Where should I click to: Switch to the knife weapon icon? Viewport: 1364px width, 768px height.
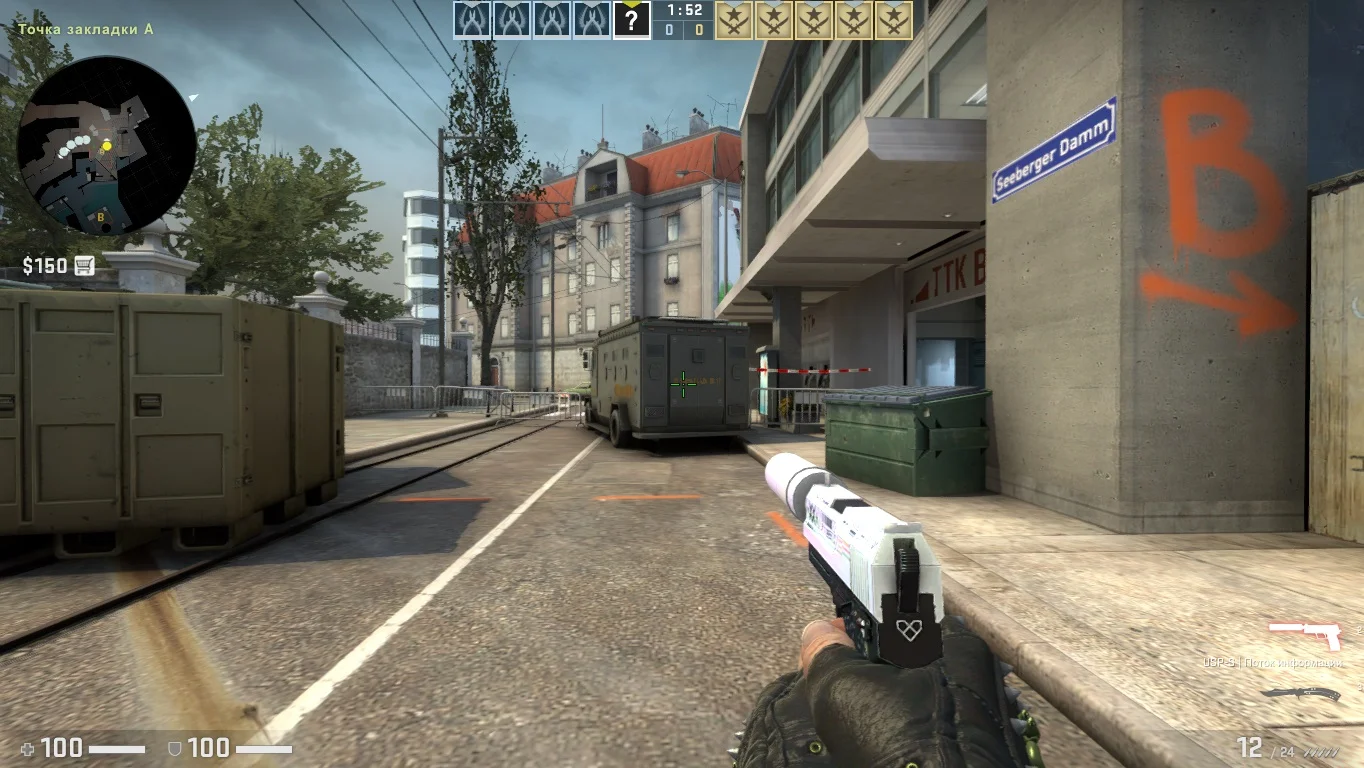point(1299,693)
